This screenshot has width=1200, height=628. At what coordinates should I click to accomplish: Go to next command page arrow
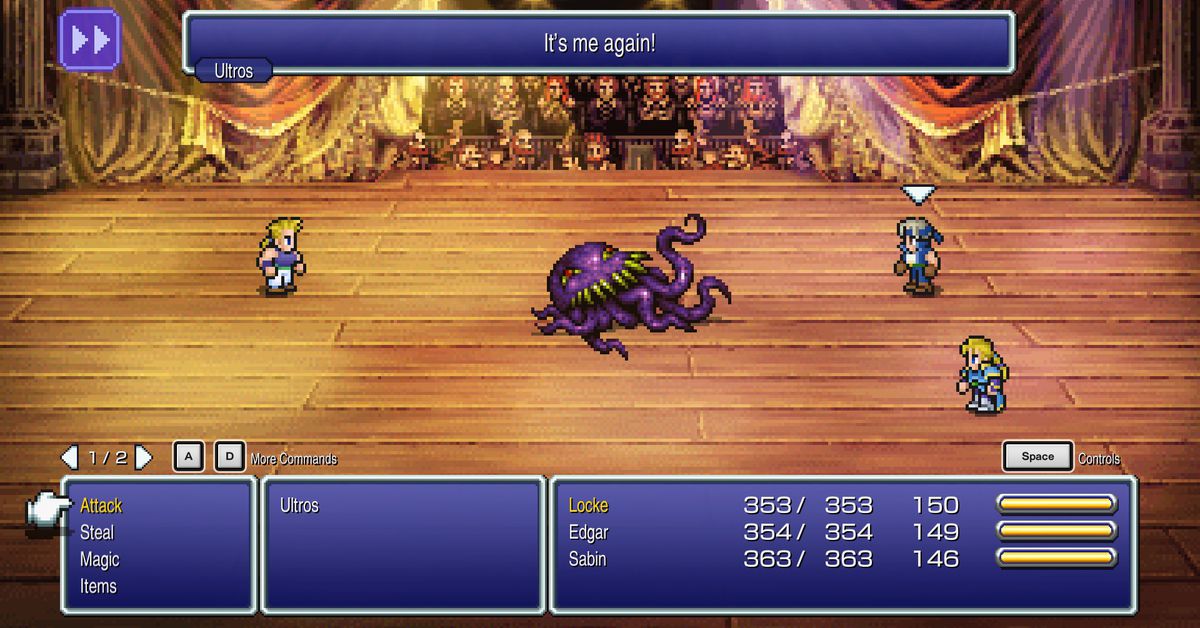[144, 458]
